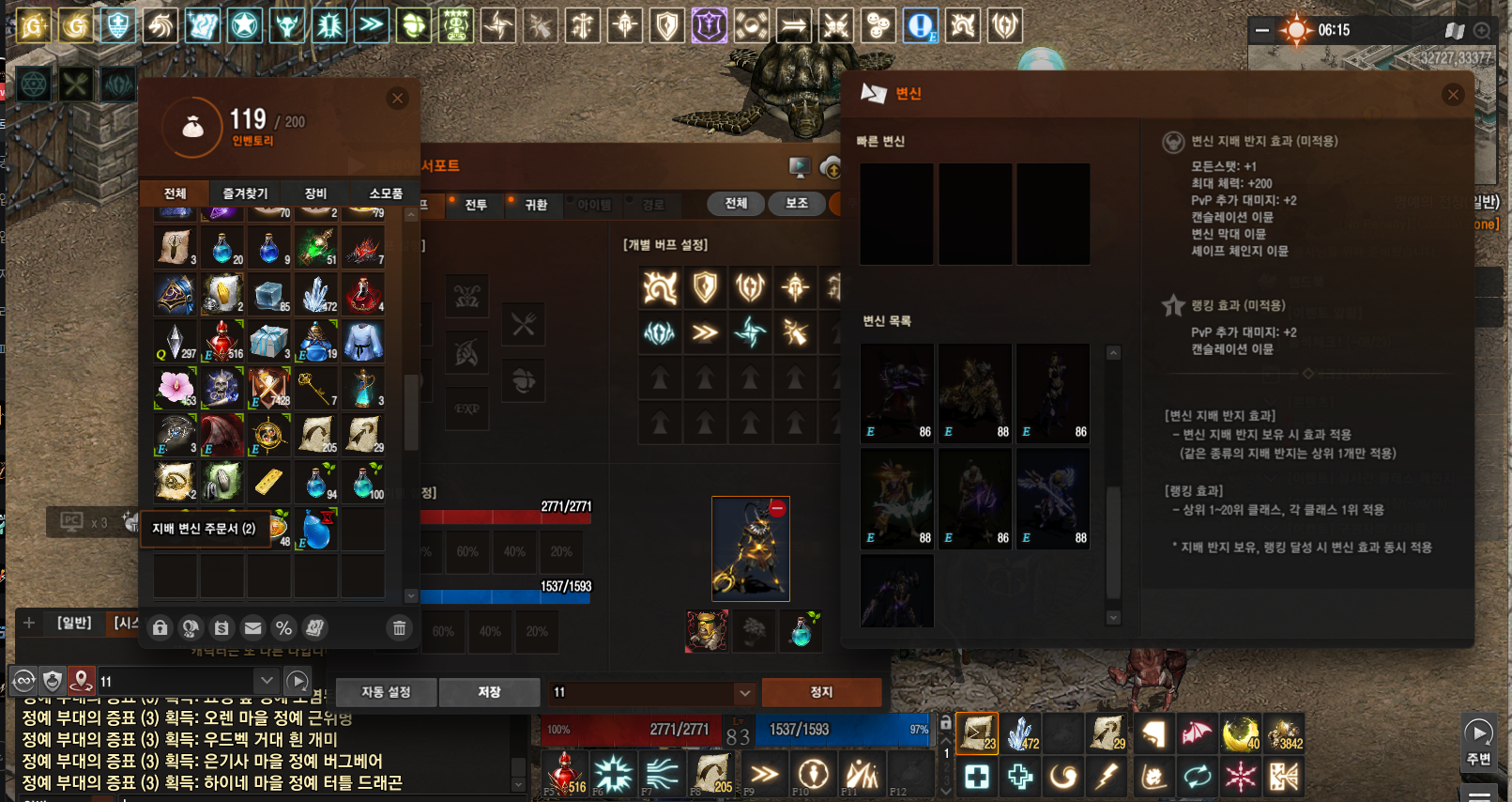Close the inventory window

398,99
